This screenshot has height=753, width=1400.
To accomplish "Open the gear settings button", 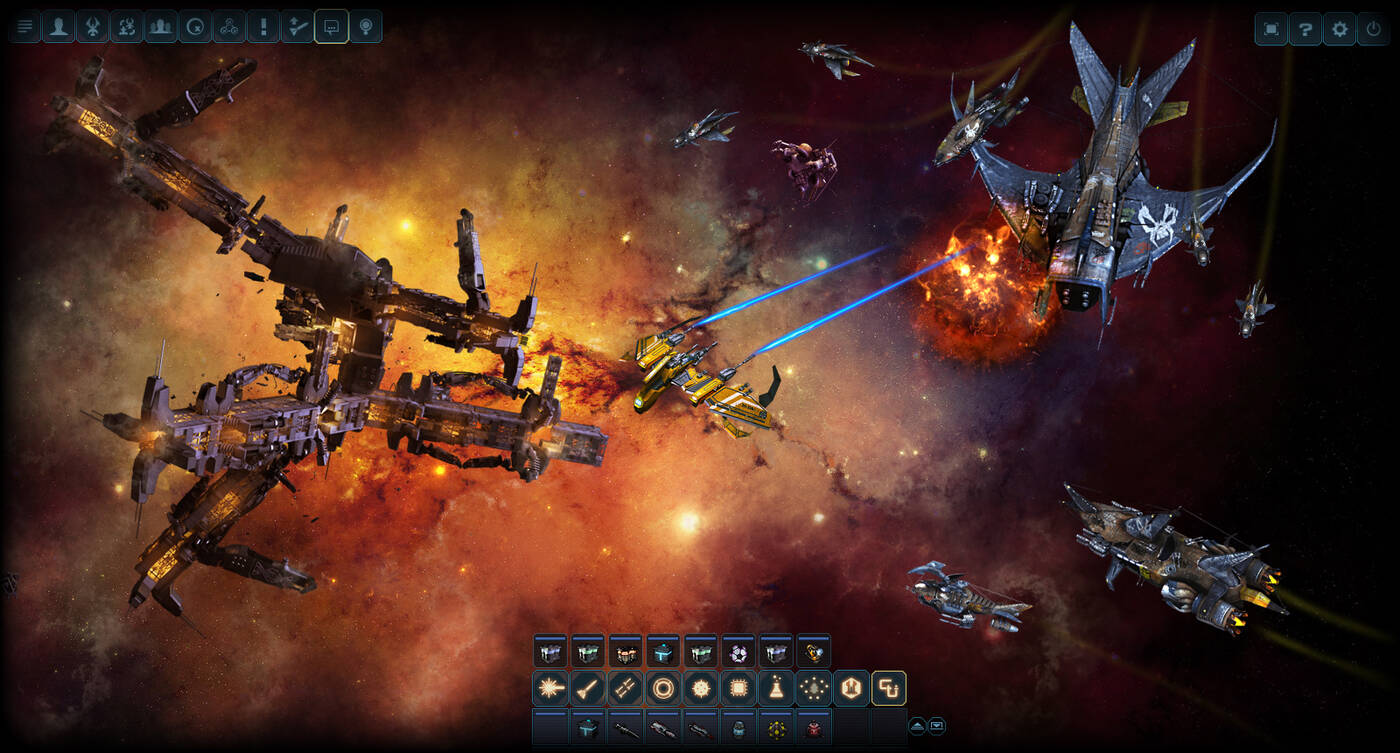I will pos(1340,29).
